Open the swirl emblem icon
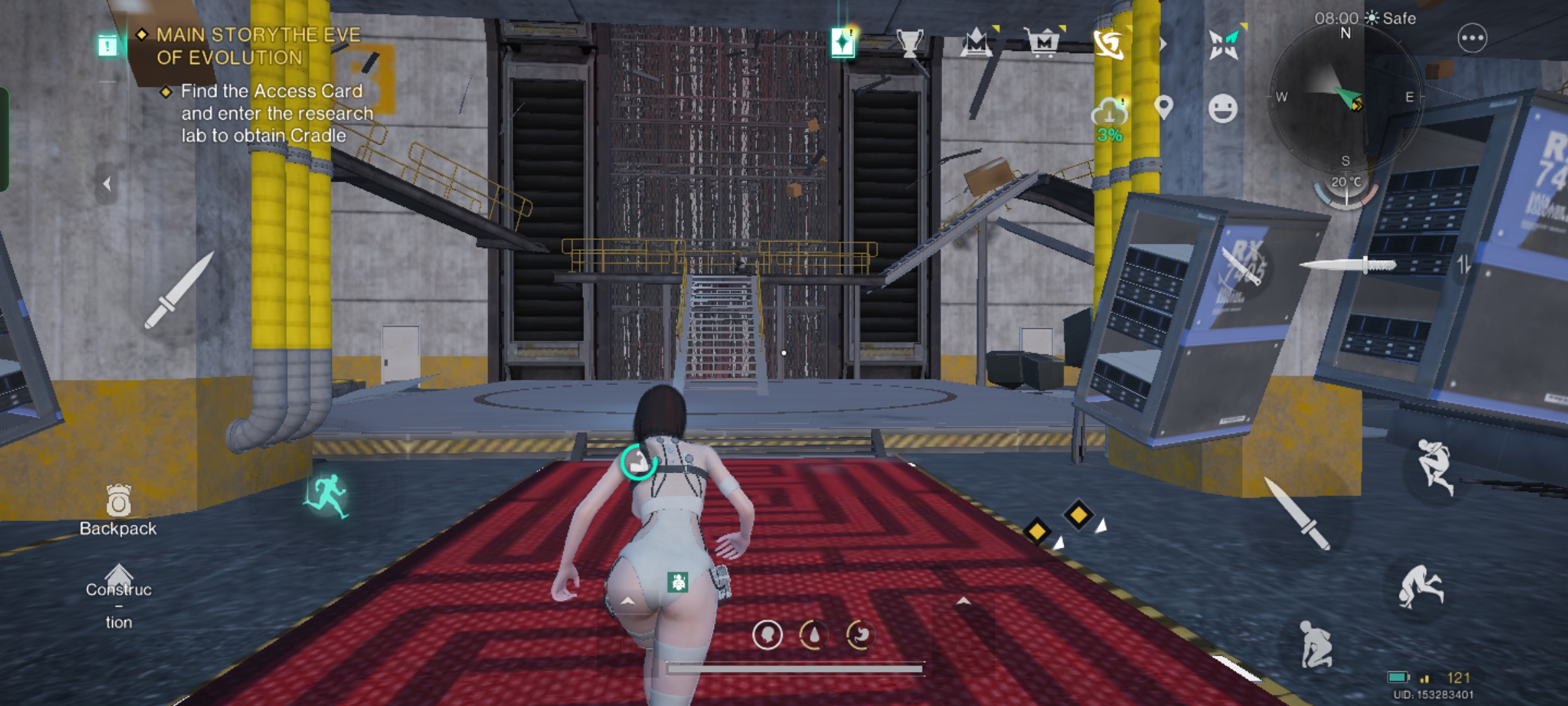Viewport: 1568px width, 706px height. point(1109,43)
